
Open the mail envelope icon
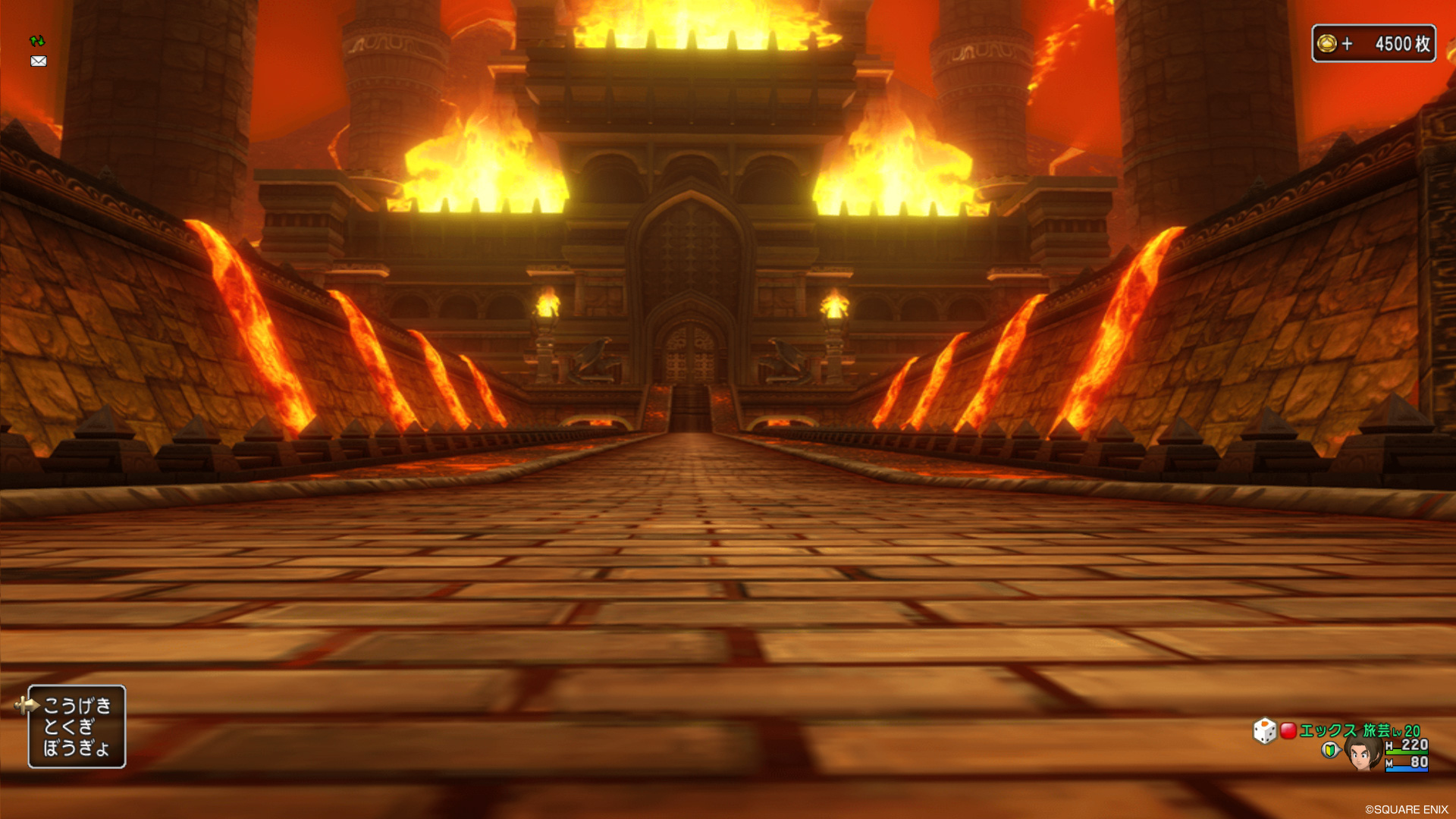coord(39,61)
